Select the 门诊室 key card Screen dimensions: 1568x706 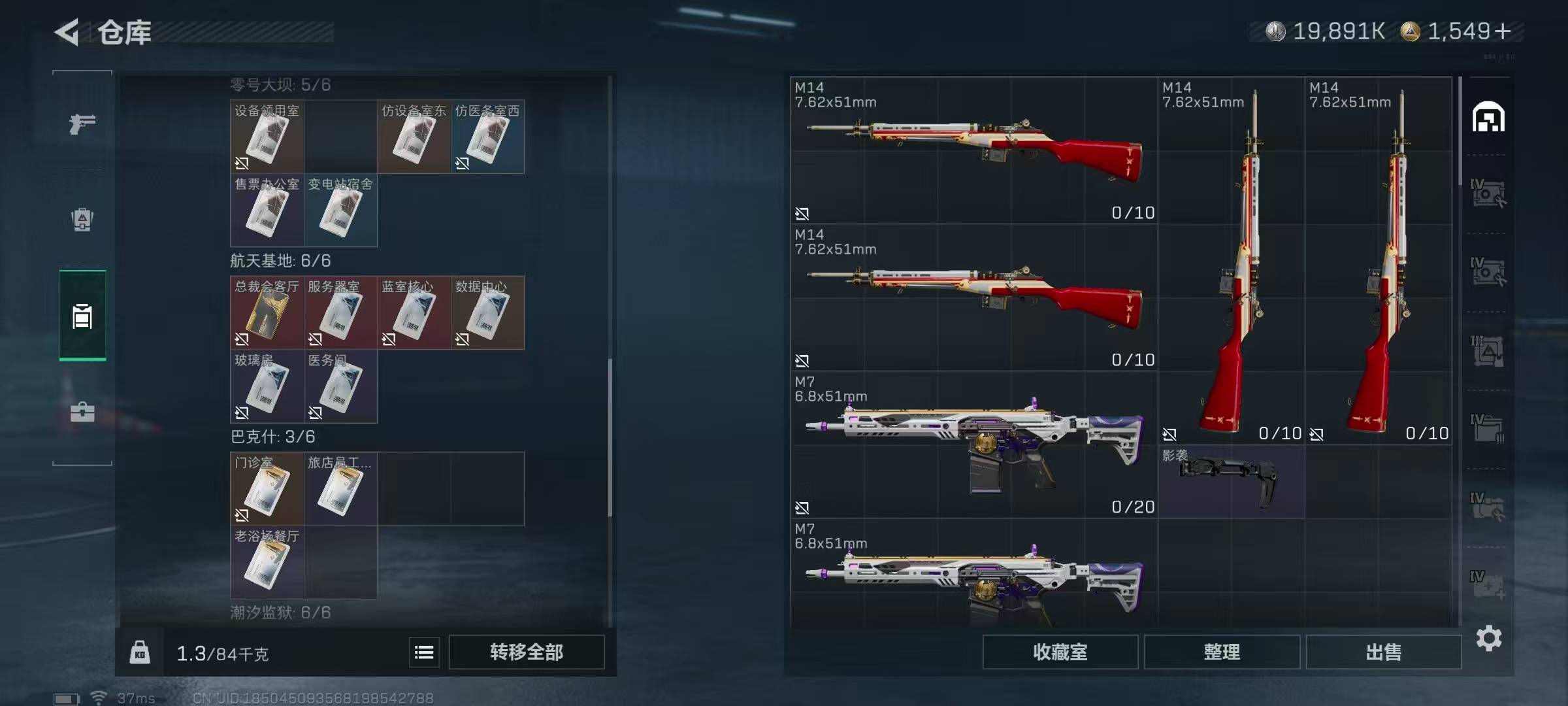pyautogui.click(x=267, y=489)
